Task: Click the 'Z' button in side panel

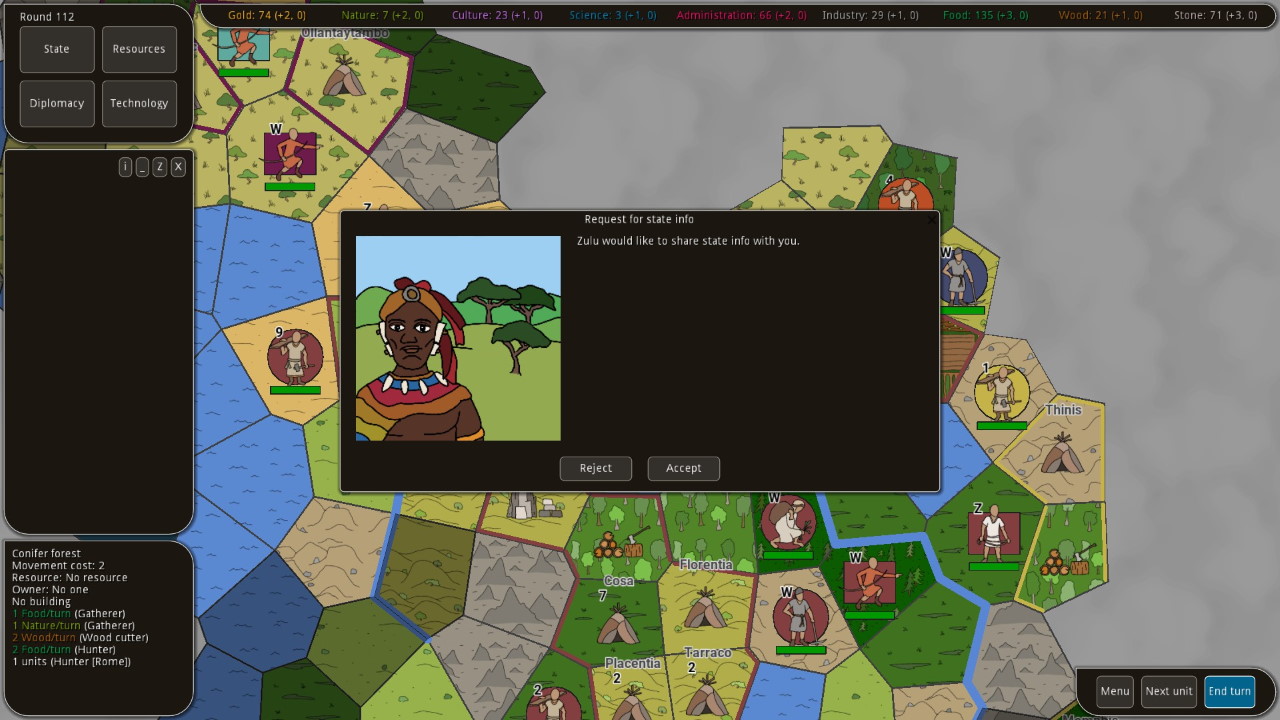Action: coord(160,167)
